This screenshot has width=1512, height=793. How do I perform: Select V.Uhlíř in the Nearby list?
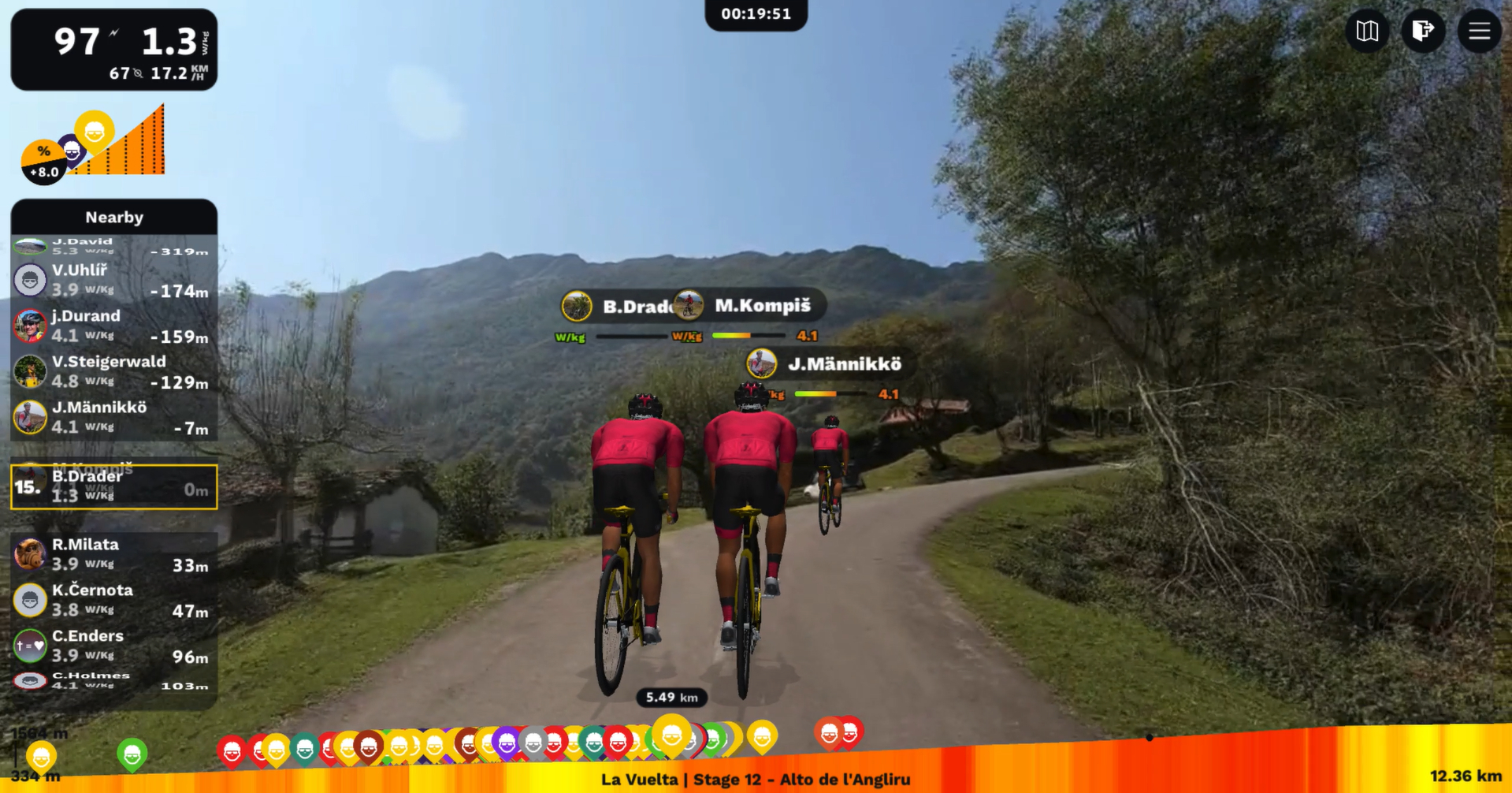click(114, 280)
